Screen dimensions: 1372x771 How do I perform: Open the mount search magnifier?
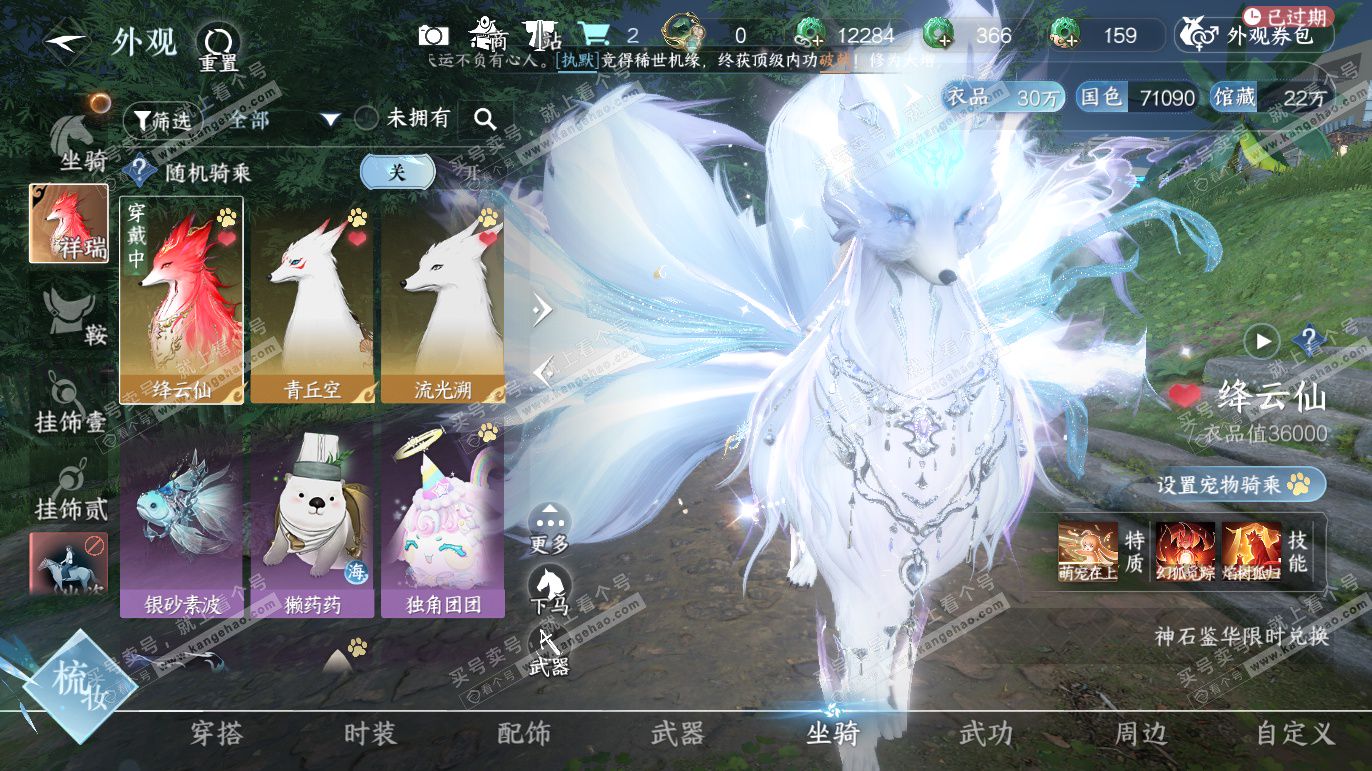coord(485,120)
